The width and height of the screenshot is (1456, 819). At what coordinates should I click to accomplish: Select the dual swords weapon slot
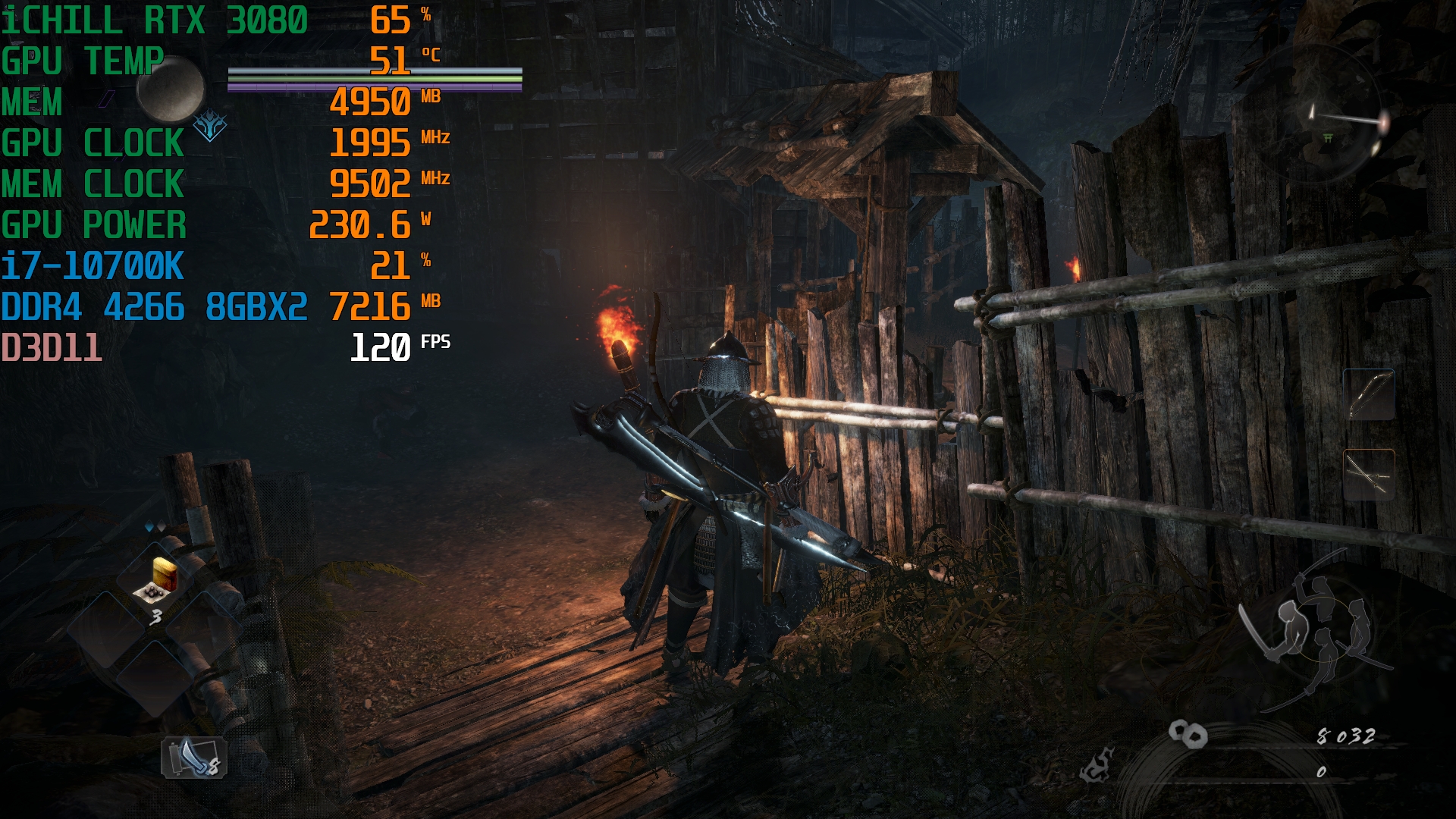pos(1369,475)
